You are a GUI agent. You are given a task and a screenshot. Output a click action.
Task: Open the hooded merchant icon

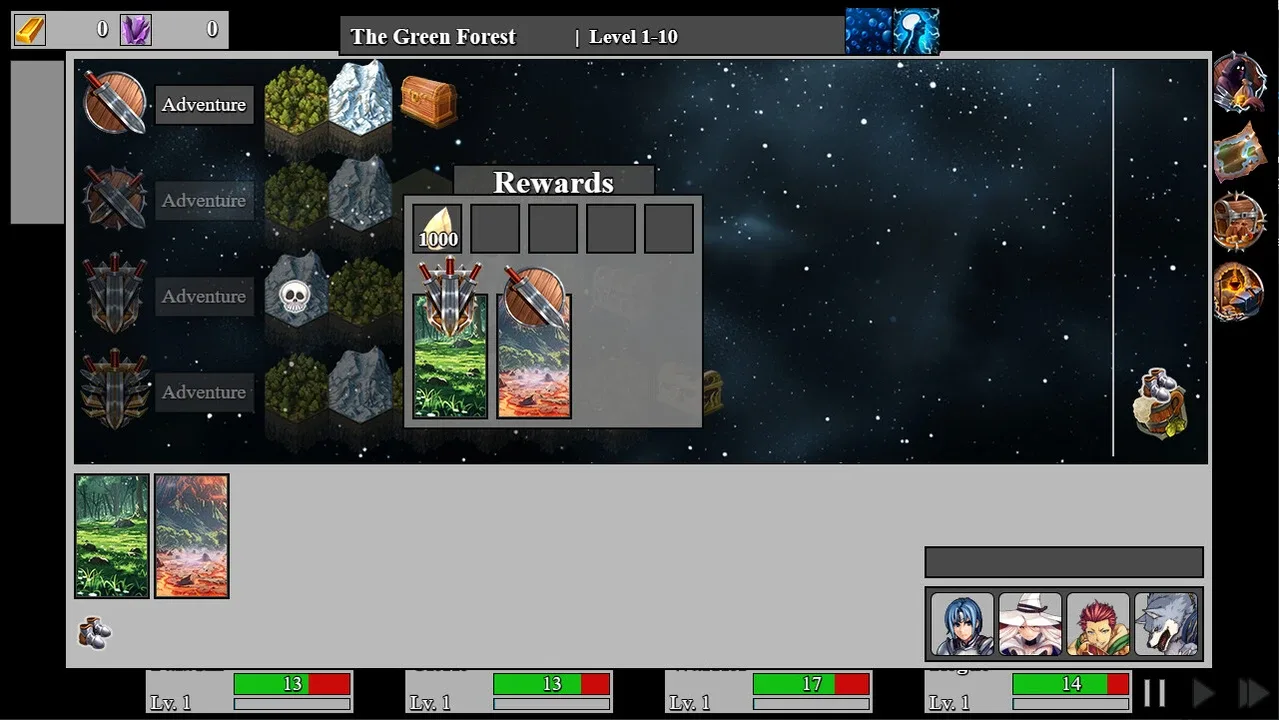[x=1238, y=83]
